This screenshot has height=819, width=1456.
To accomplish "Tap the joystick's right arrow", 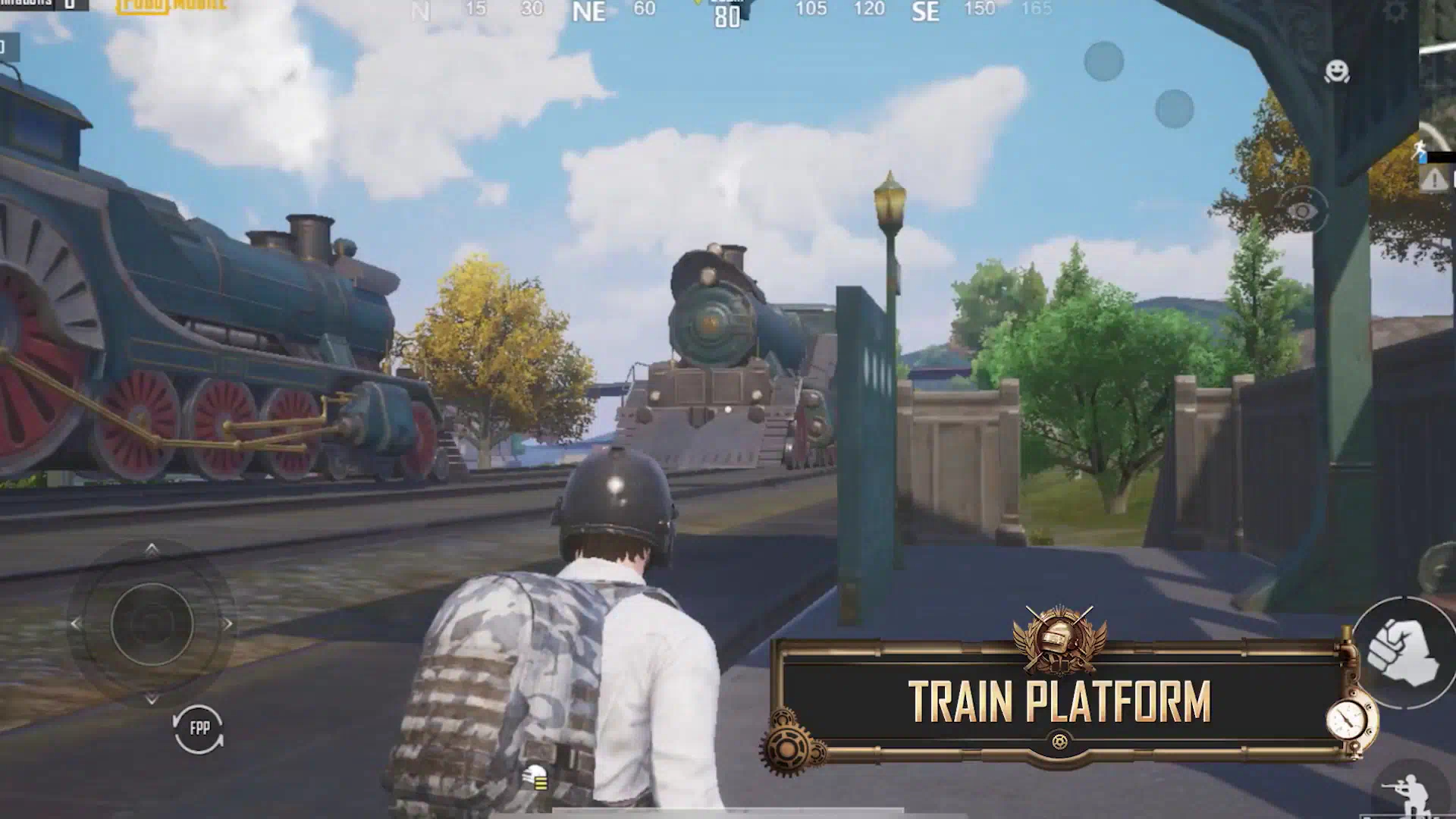I will (x=227, y=624).
